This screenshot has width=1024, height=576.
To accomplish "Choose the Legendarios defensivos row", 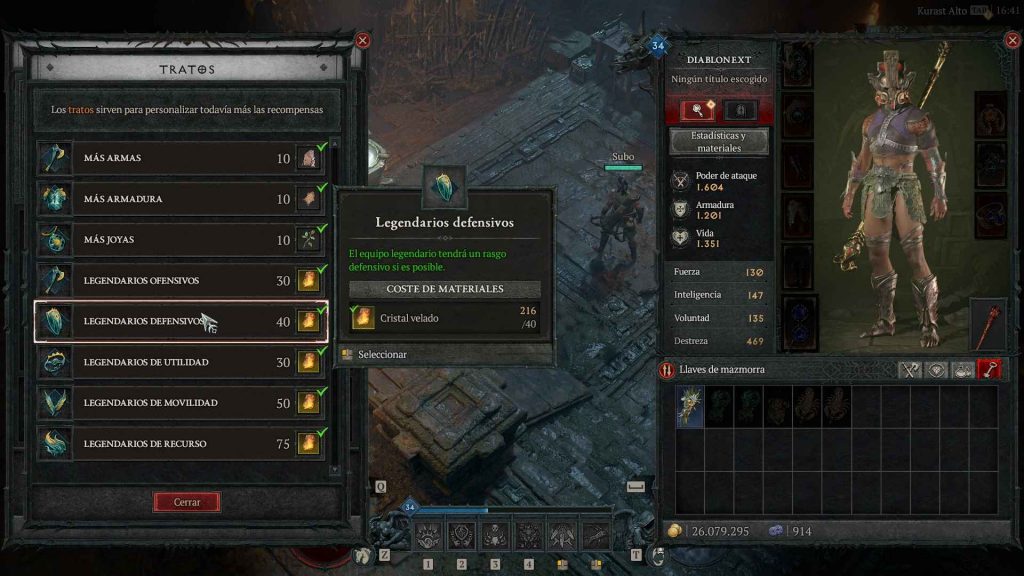I will (180, 322).
